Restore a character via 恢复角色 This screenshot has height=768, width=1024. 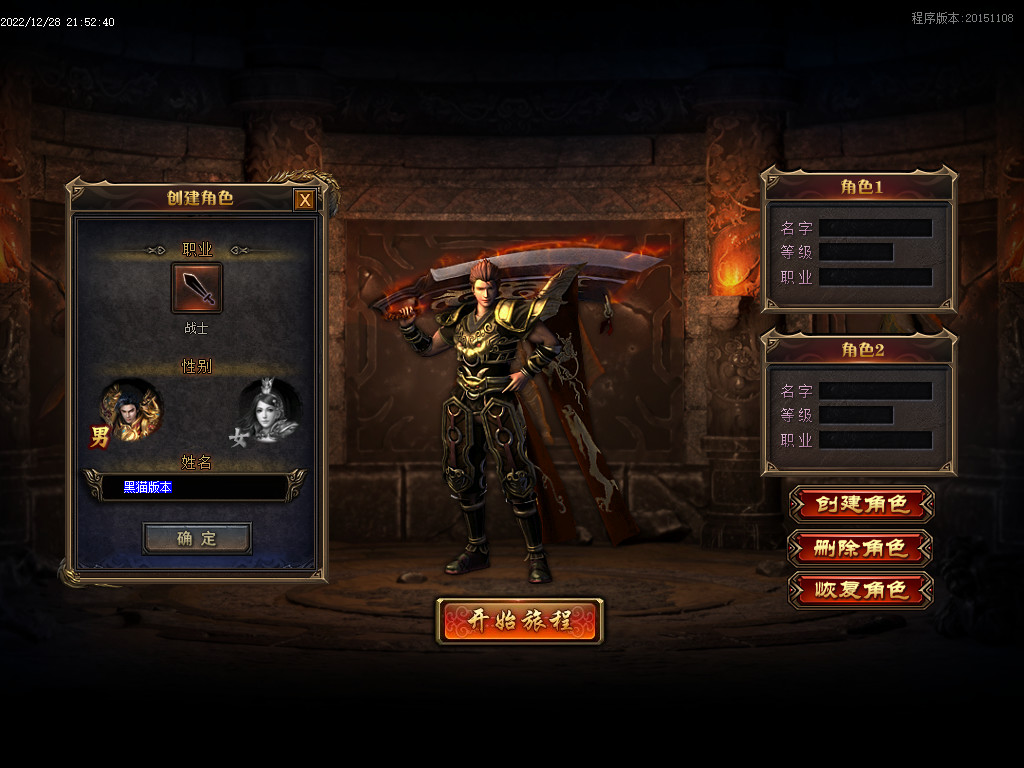coord(861,590)
